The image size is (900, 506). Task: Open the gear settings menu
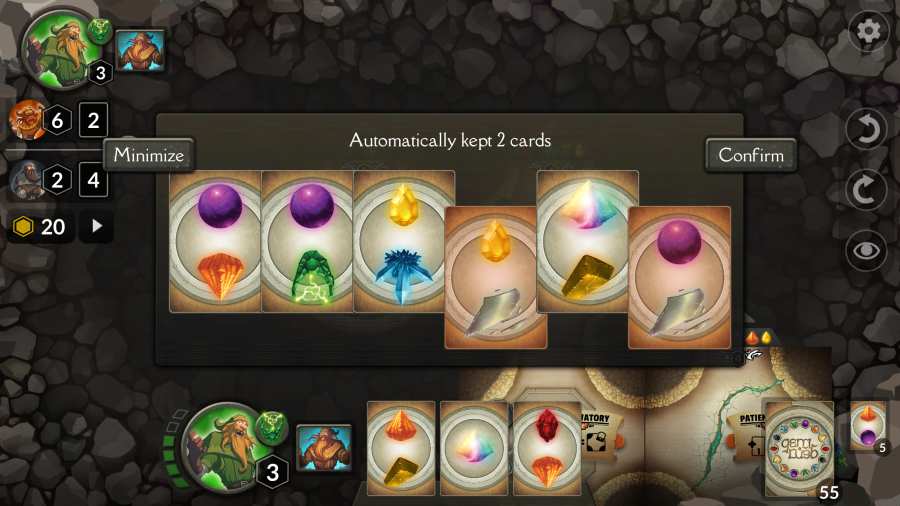[x=868, y=31]
